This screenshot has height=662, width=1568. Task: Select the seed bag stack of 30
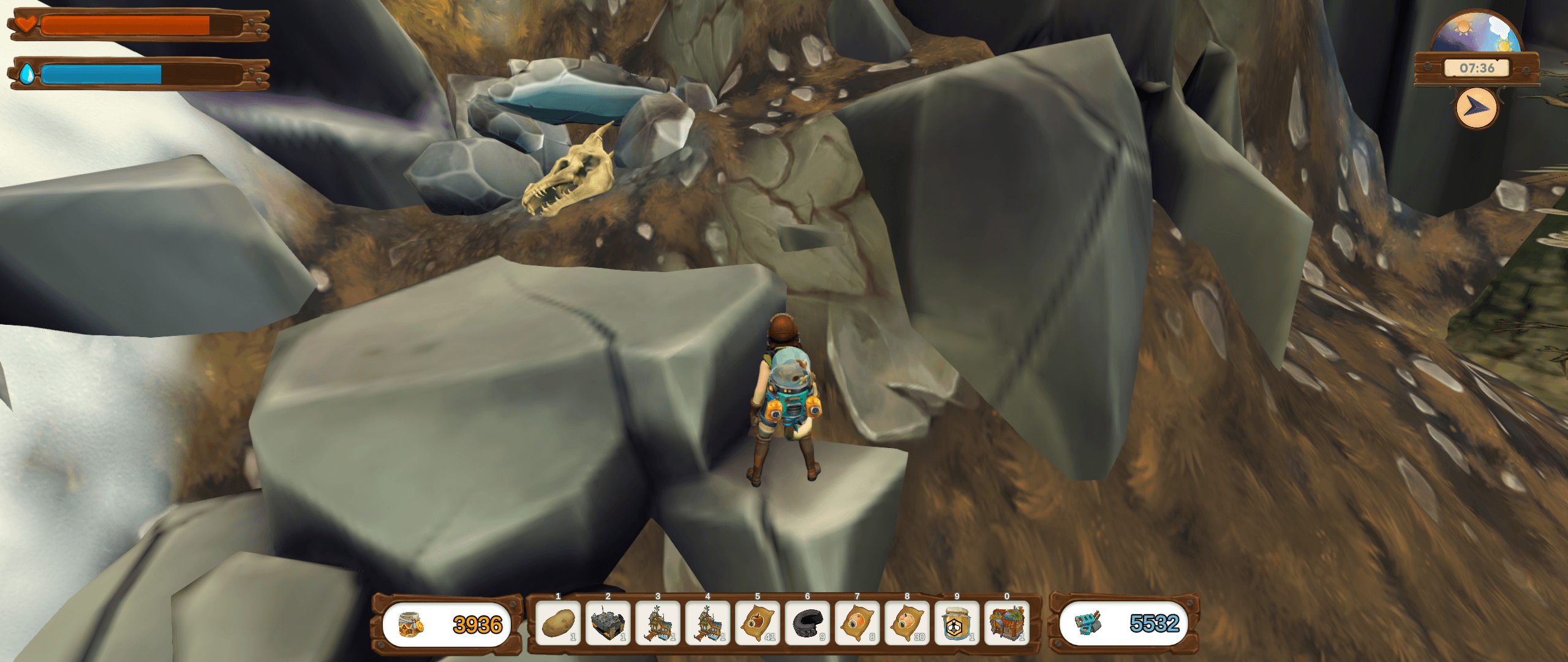pos(907,624)
